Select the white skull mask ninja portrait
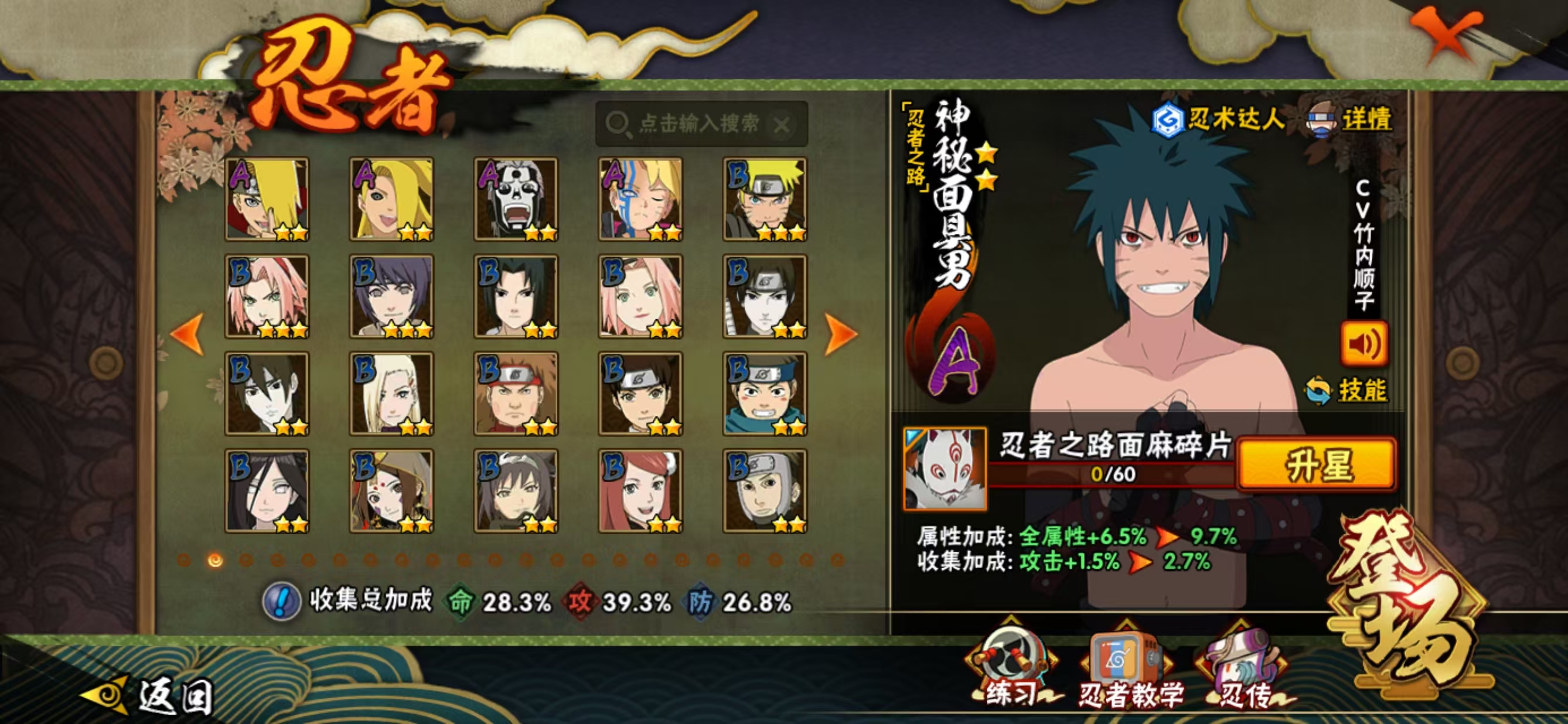 [x=516, y=199]
